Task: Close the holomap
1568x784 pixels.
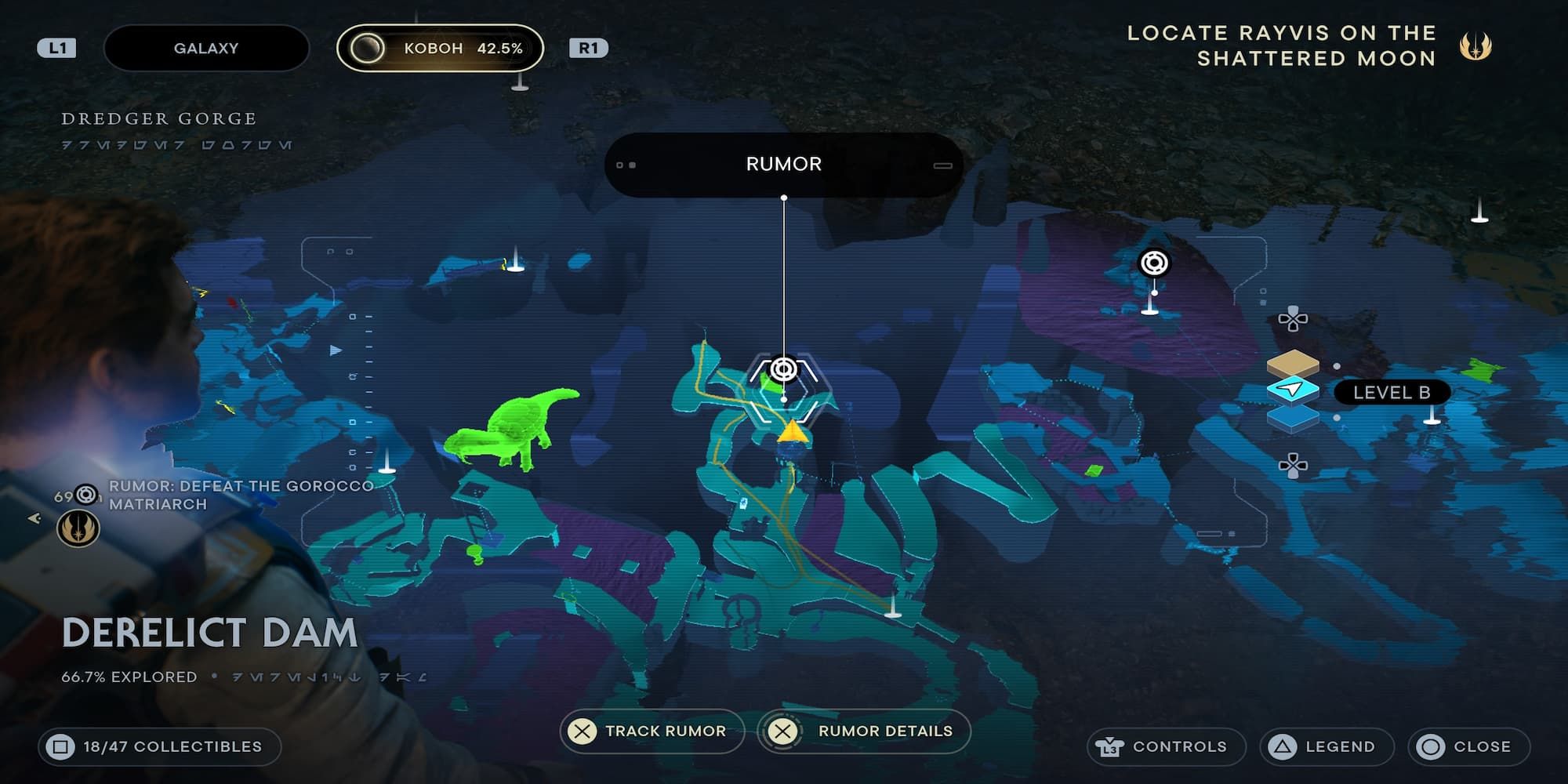Action: (x=1468, y=746)
